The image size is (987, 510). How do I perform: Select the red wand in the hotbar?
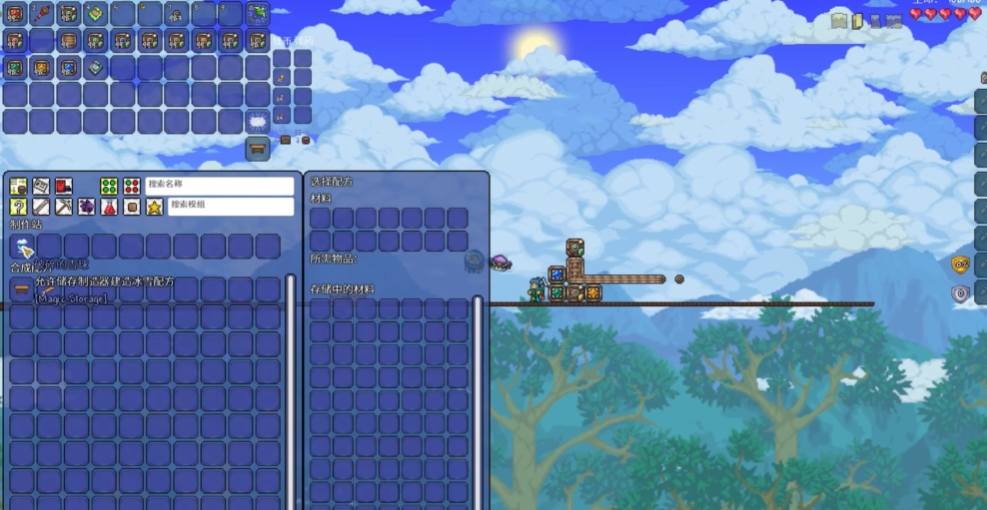click(42, 14)
